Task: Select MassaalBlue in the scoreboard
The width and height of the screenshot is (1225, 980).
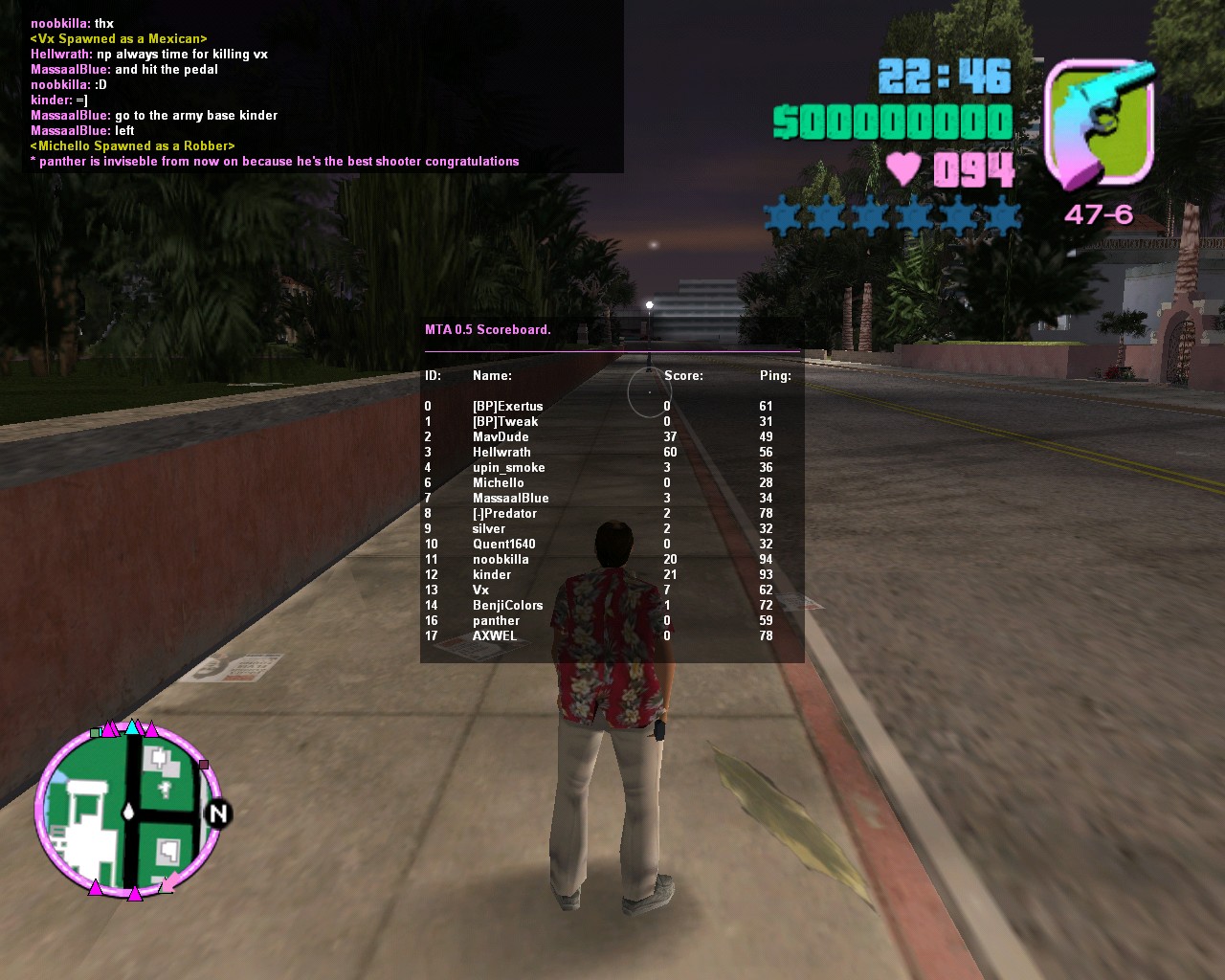Action: 510,499
